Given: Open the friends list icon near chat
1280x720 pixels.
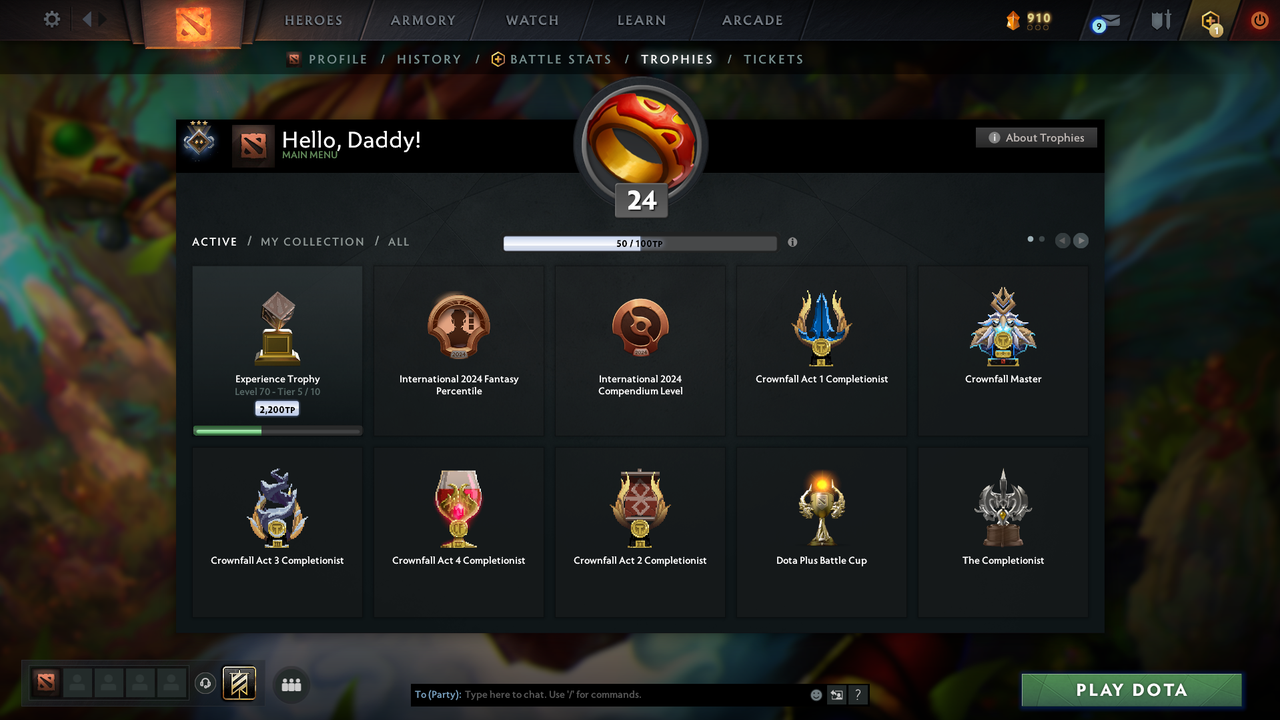Looking at the screenshot, I should 291,684.
